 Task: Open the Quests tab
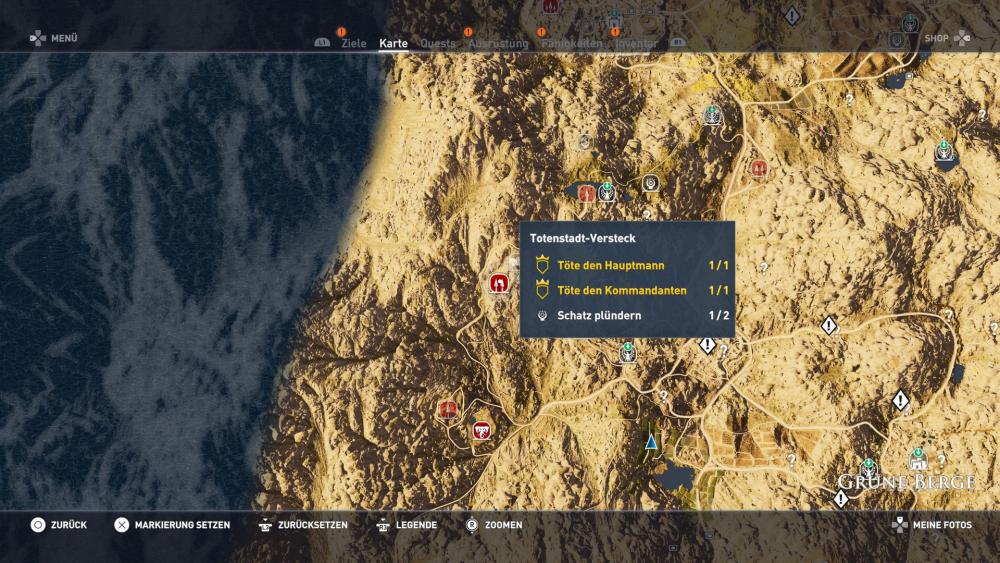(x=438, y=44)
